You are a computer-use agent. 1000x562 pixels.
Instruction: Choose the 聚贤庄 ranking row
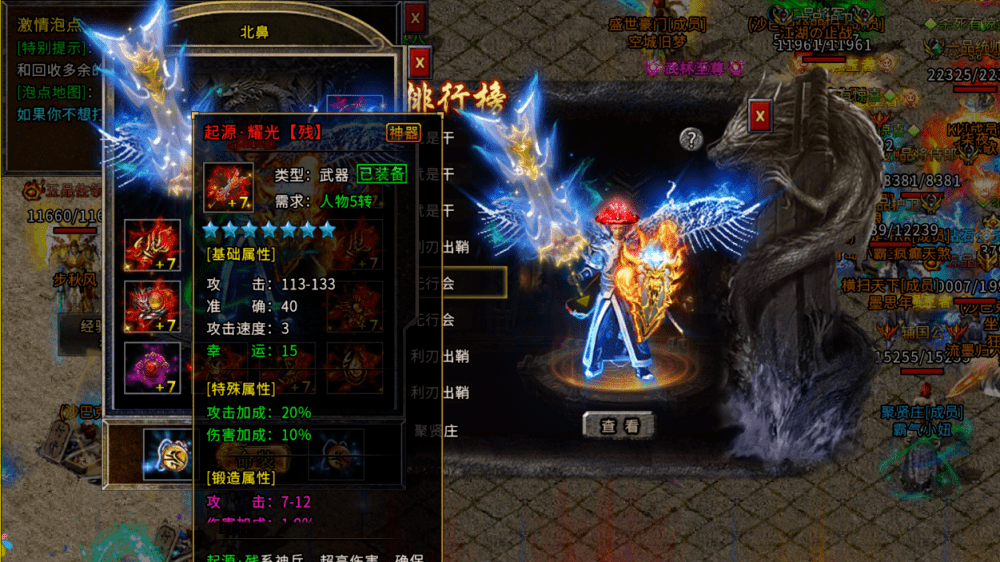(442, 431)
